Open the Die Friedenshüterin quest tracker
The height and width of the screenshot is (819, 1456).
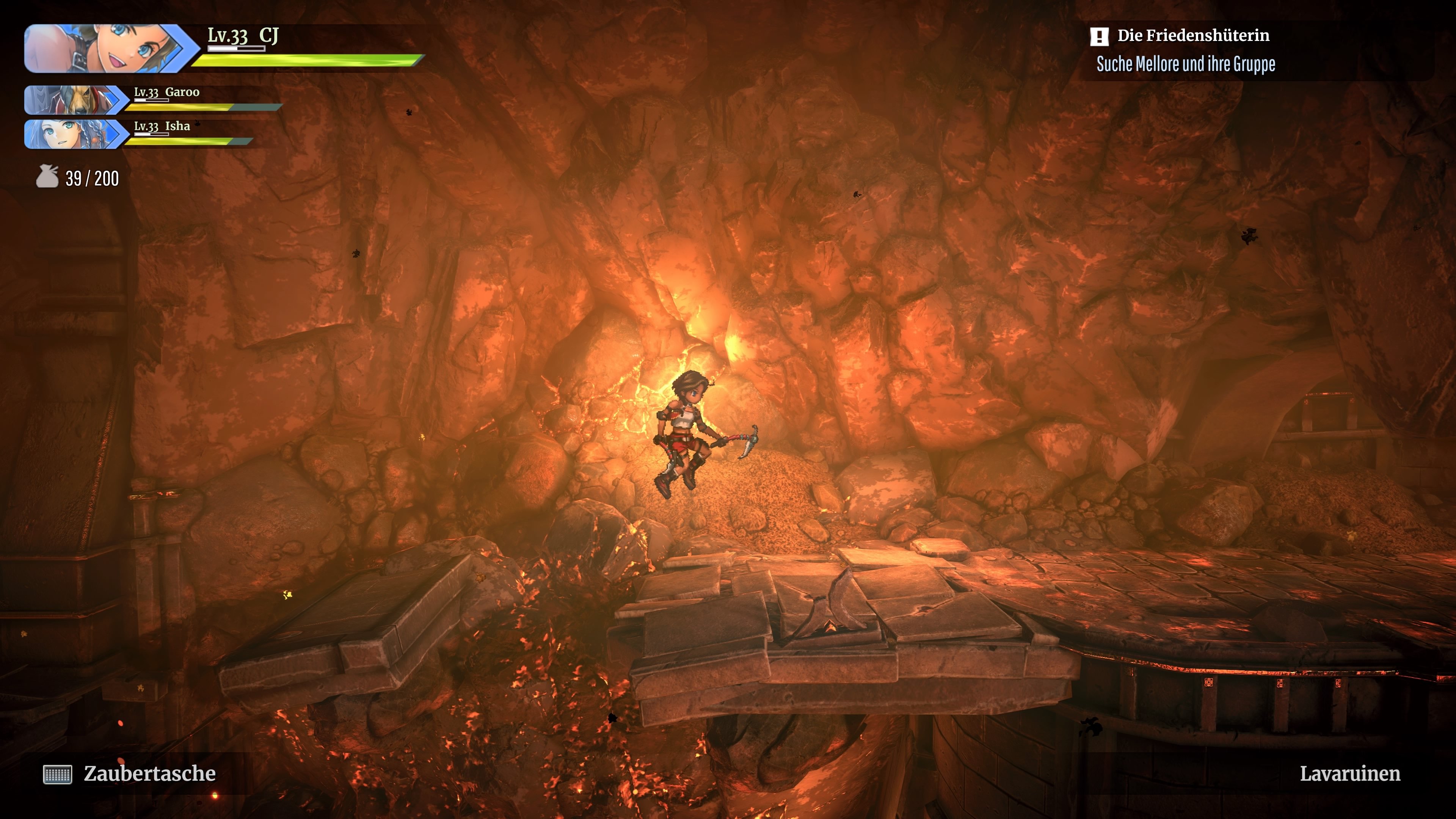click(x=1193, y=36)
